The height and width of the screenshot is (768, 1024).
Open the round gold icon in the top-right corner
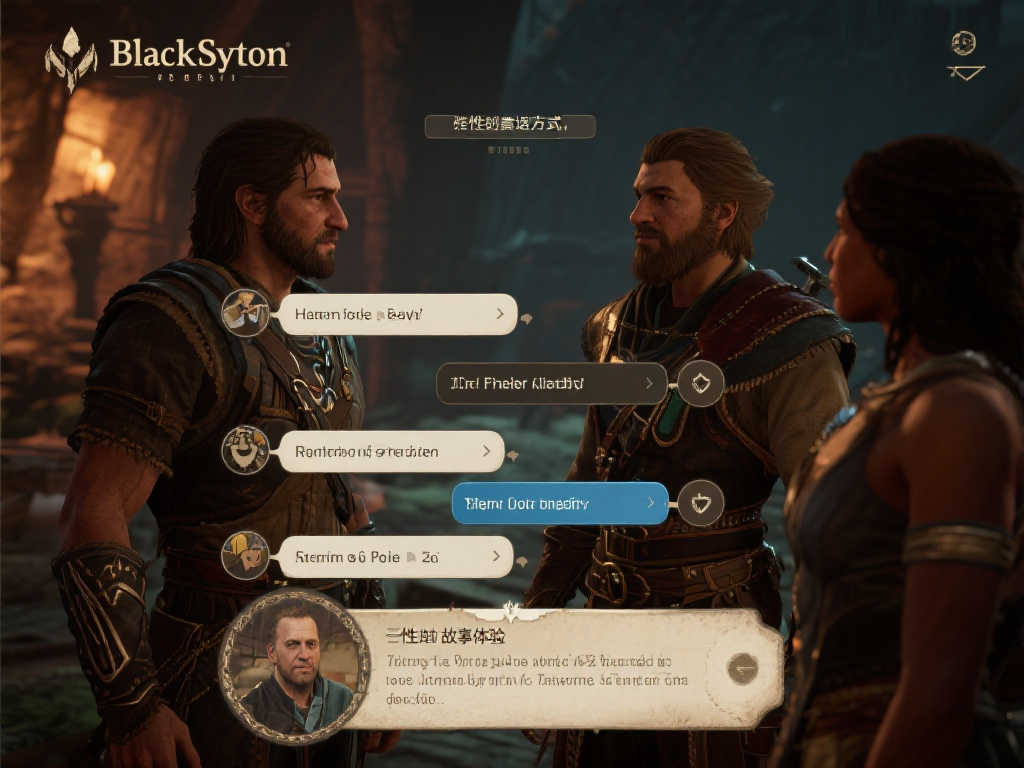point(964,43)
